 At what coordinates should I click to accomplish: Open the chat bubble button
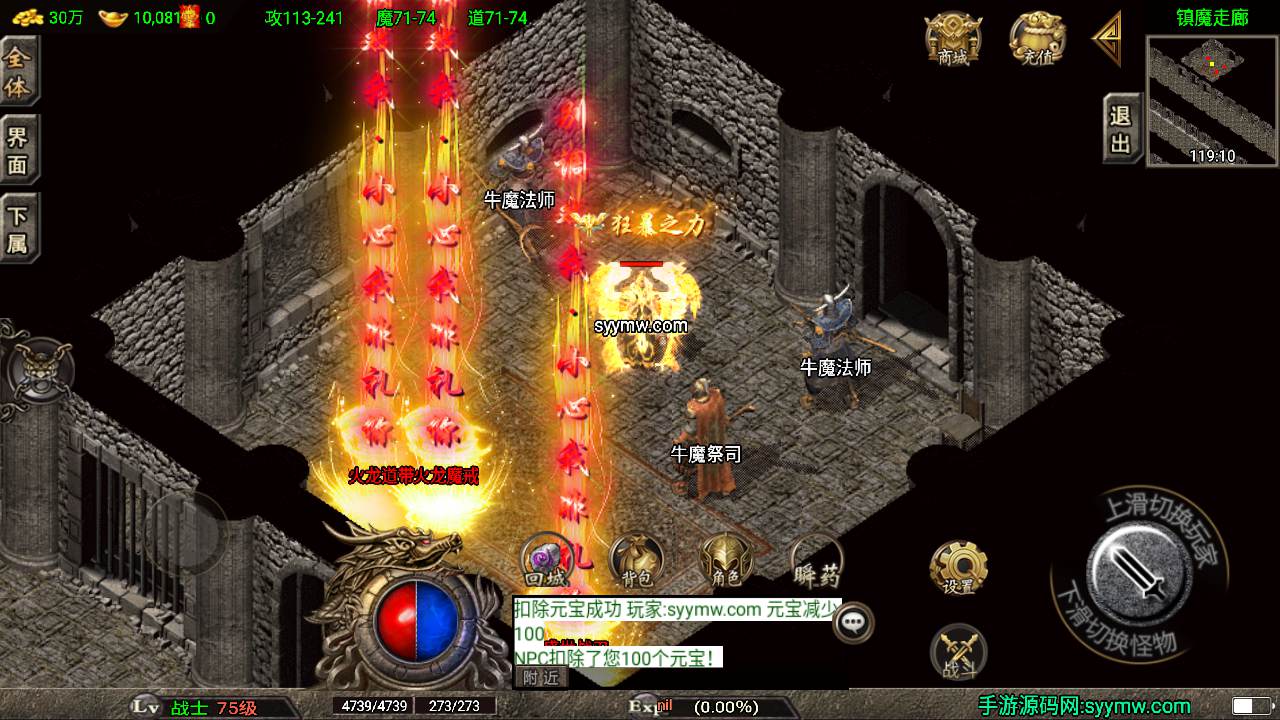tap(853, 622)
